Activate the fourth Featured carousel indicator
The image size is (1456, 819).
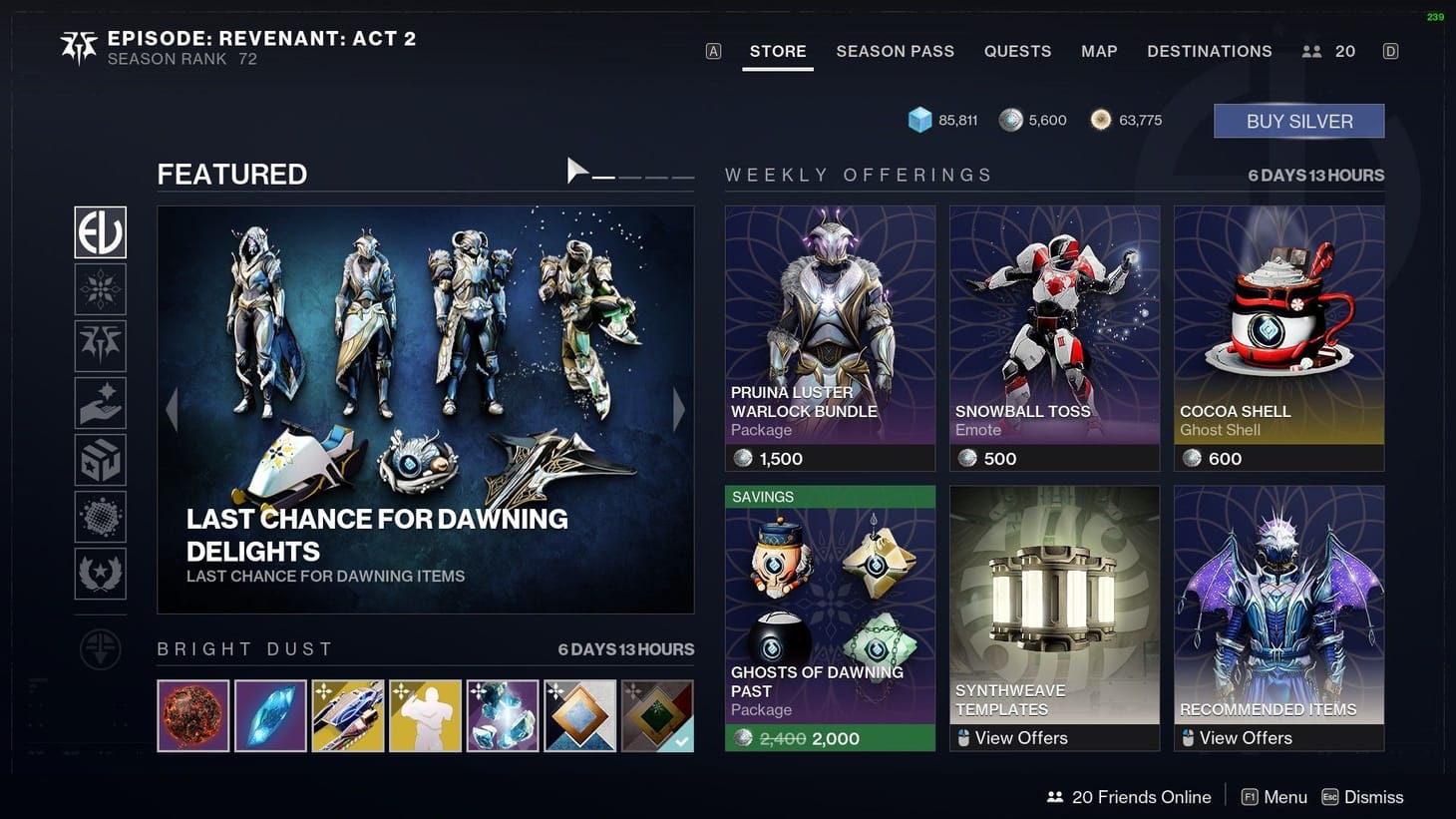click(682, 177)
